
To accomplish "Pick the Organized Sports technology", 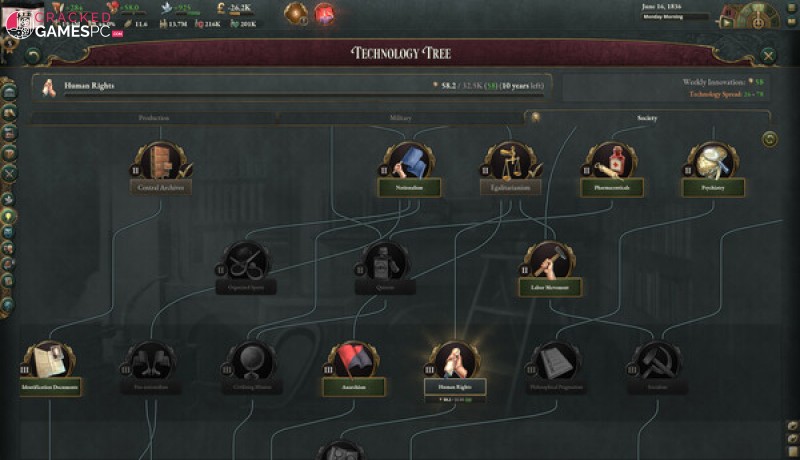I will pyautogui.click(x=245, y=266).
